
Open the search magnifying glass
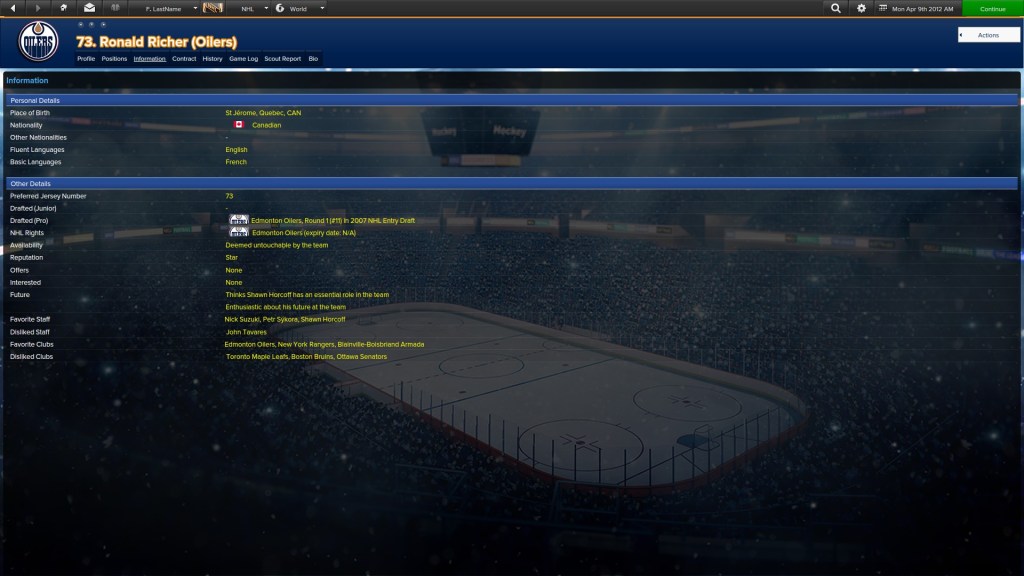[836, 9]
